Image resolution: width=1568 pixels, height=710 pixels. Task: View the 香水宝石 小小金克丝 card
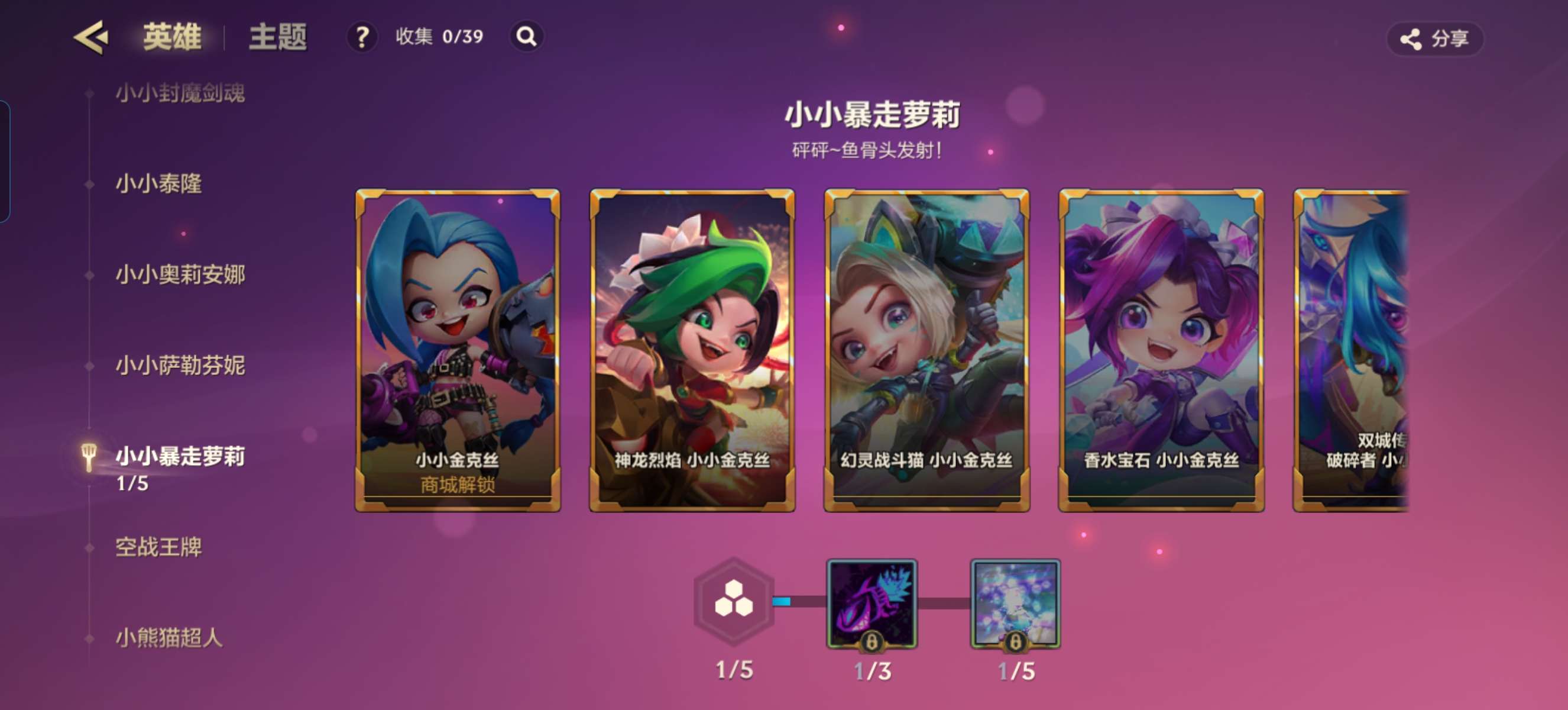tap(1161, 350)
